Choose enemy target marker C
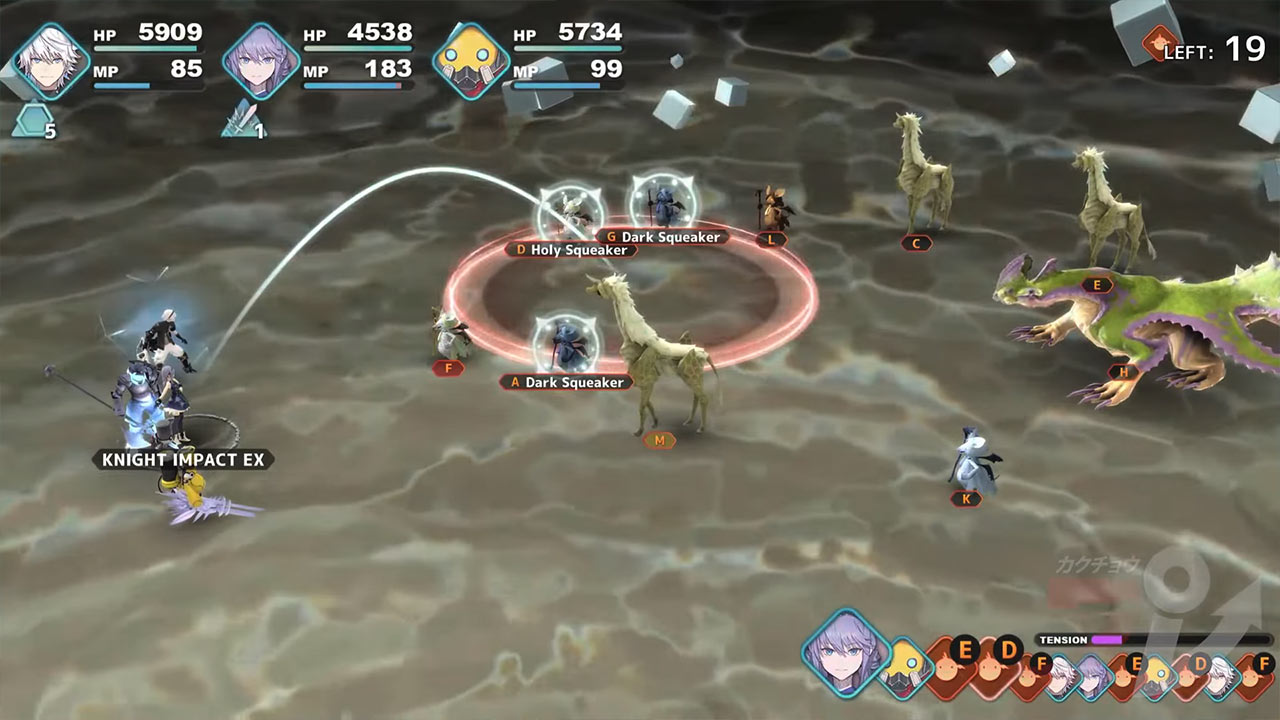 point(916,243)
